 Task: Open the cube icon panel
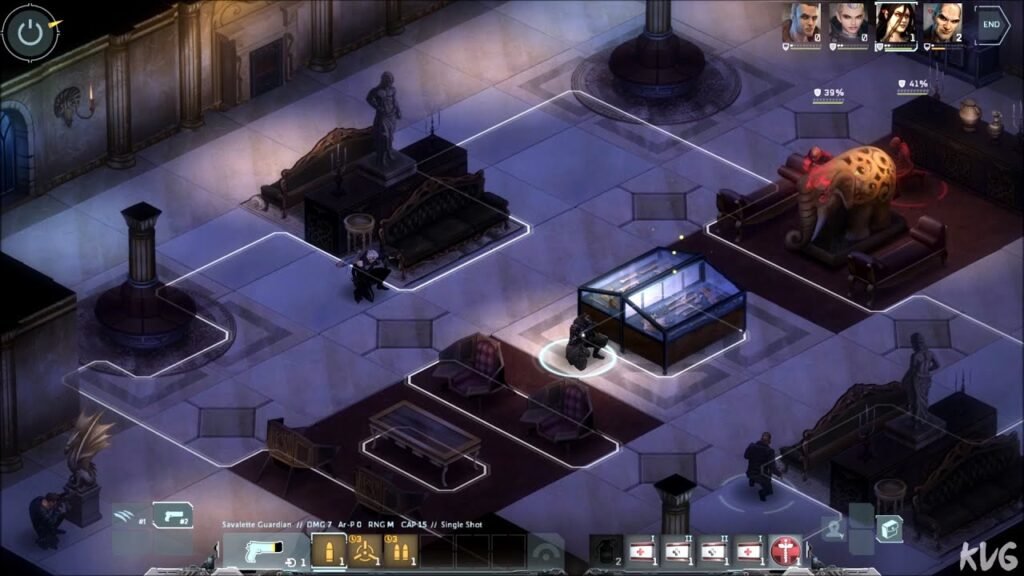pos(889,528)
